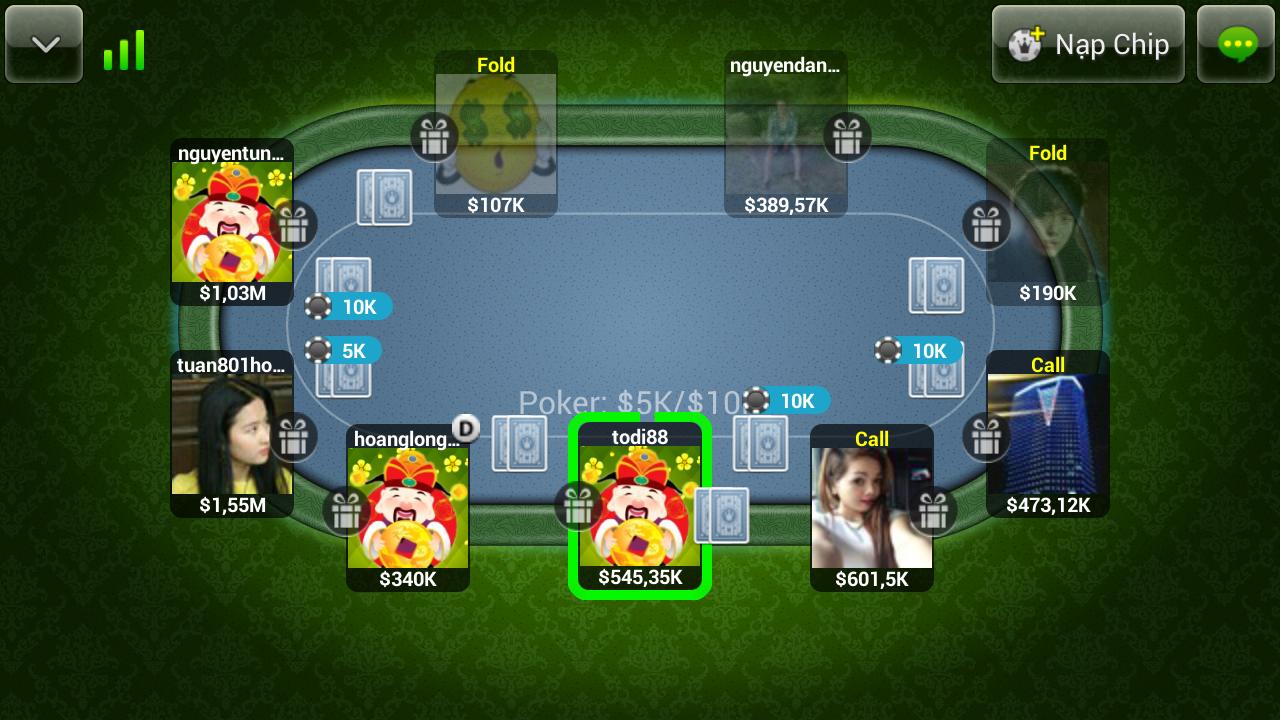This screenshot has height=720, width=1280.
Task: Open the Nạp Chip top-up button
Action: point(1088,44)
